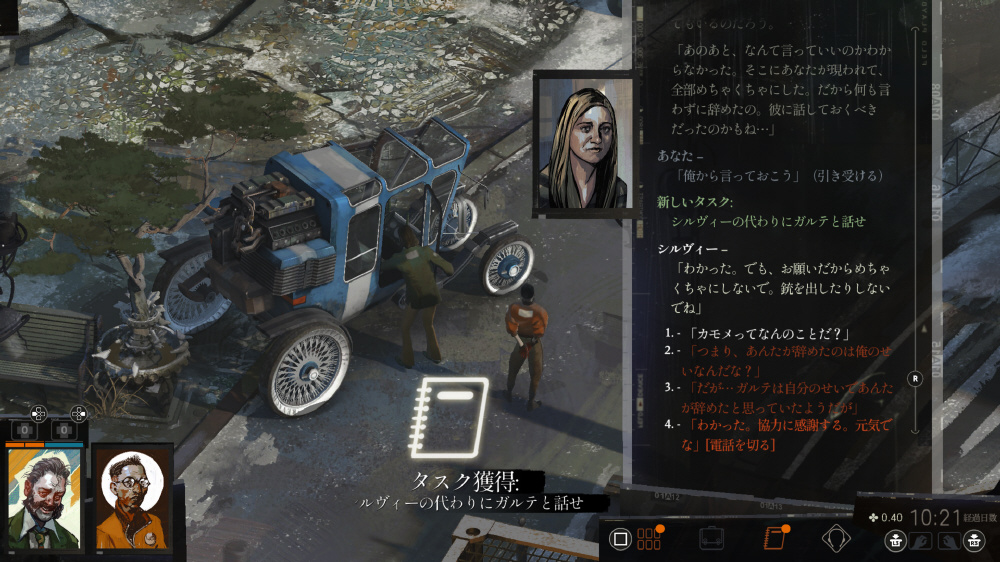The width and height of the screenshot is (1000, 562).
Task: Open the thought cabinet head icon
Action: coord(835,539)
